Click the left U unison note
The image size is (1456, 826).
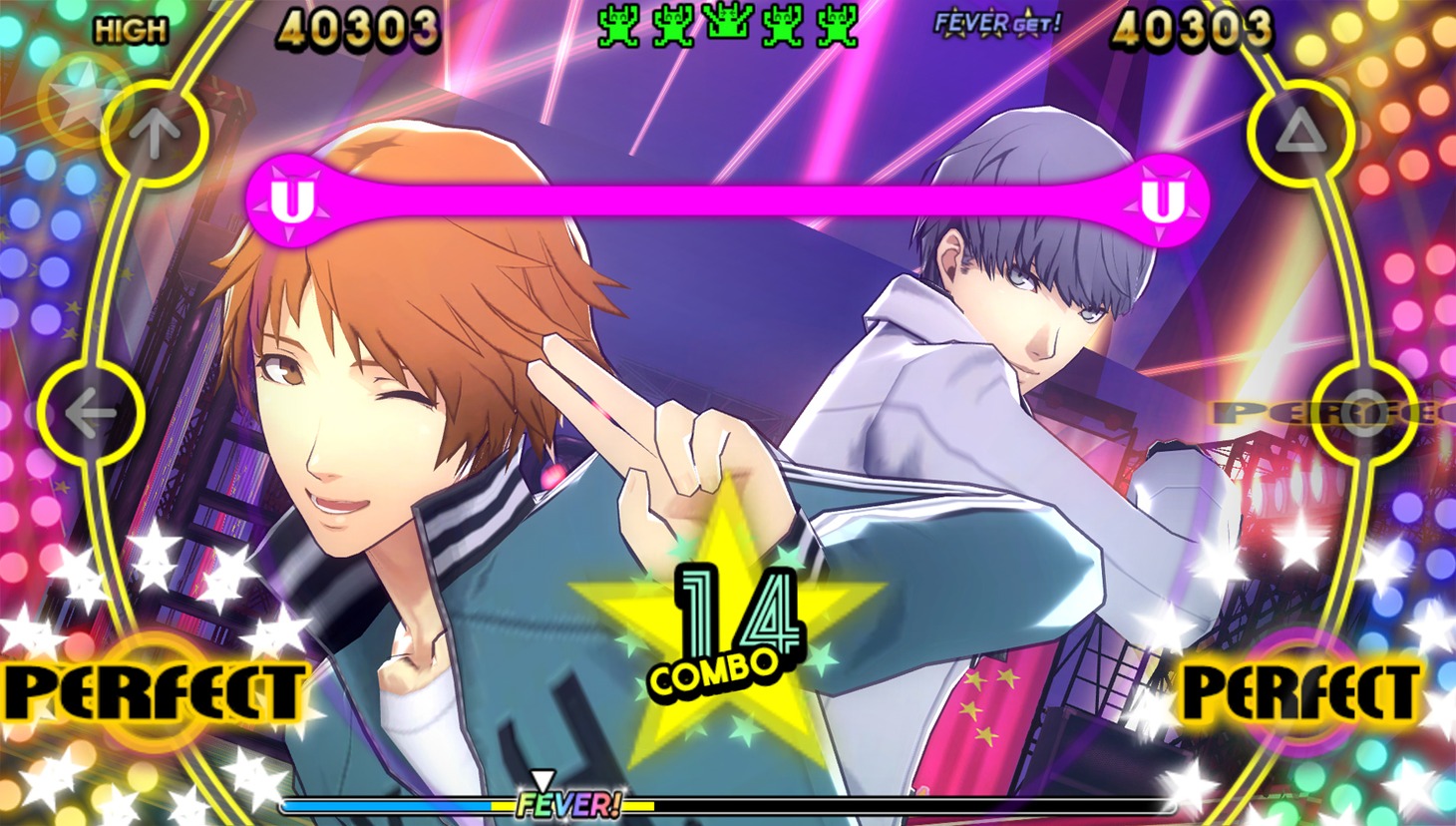click(289, 203)
